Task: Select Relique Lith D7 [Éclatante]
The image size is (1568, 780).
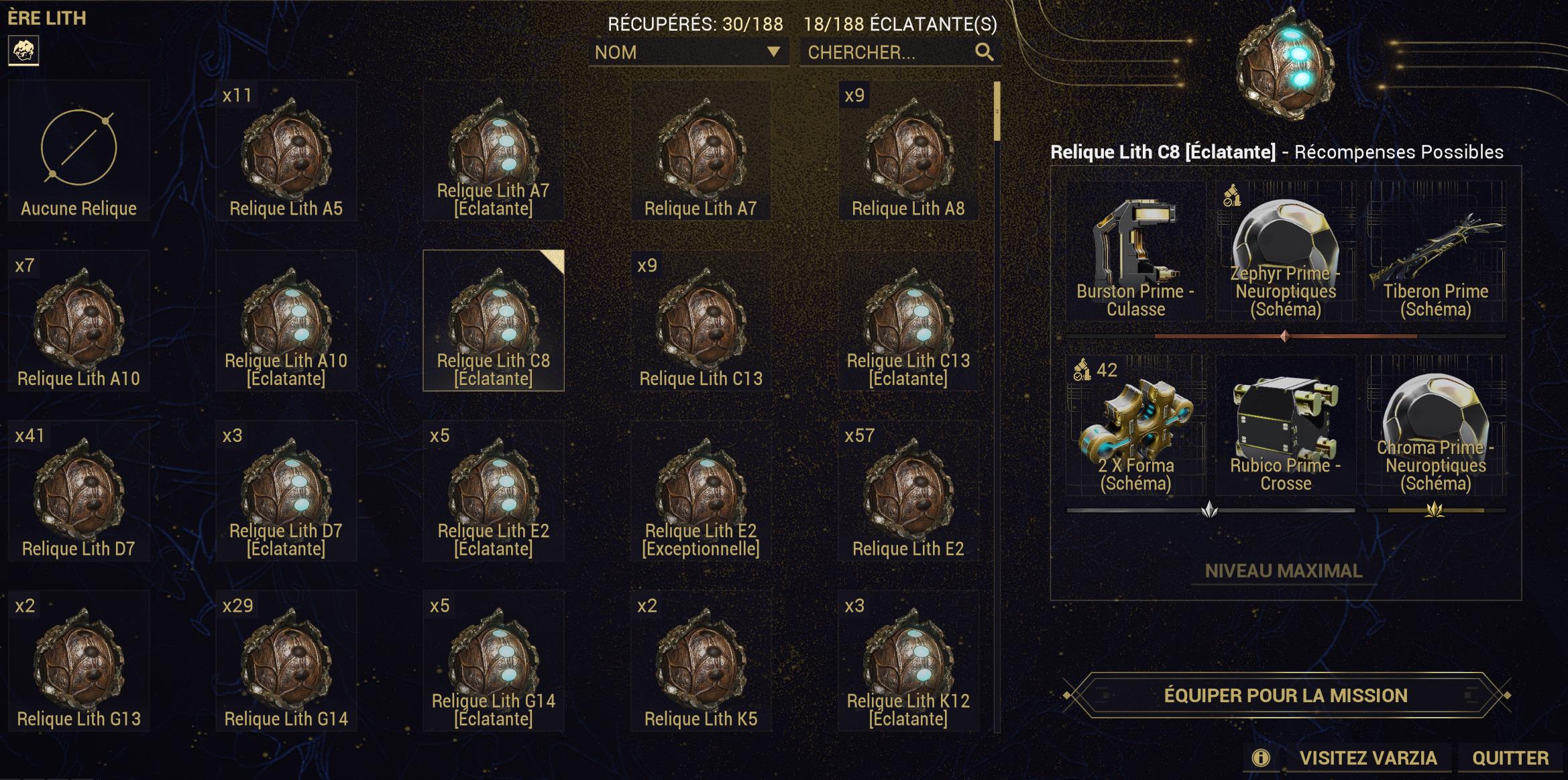Action: (286, 492)
